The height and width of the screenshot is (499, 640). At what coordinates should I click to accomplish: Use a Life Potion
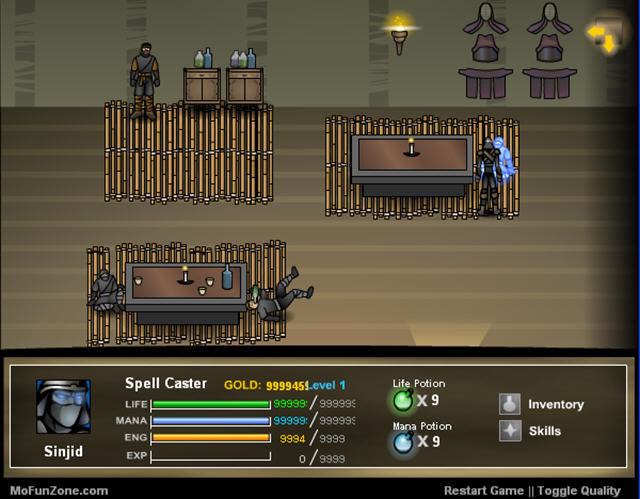[403, 400]
